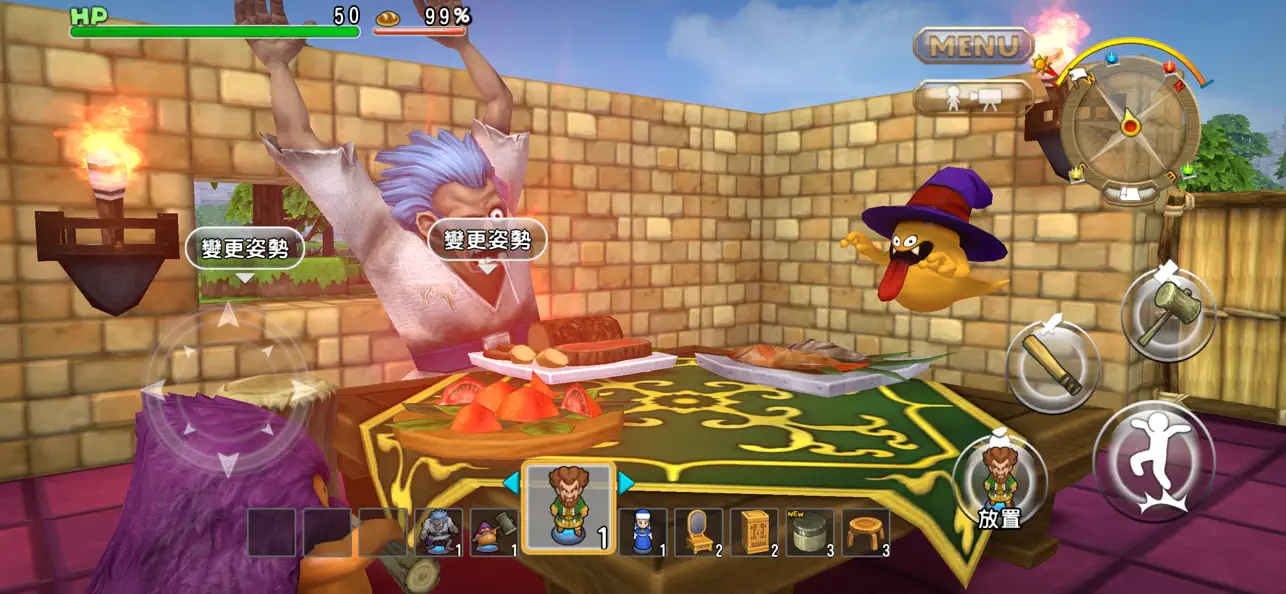Select the grey-haired old man figurine slot
The width and height of the screenshot is (1286, 594).
point(439,532)
